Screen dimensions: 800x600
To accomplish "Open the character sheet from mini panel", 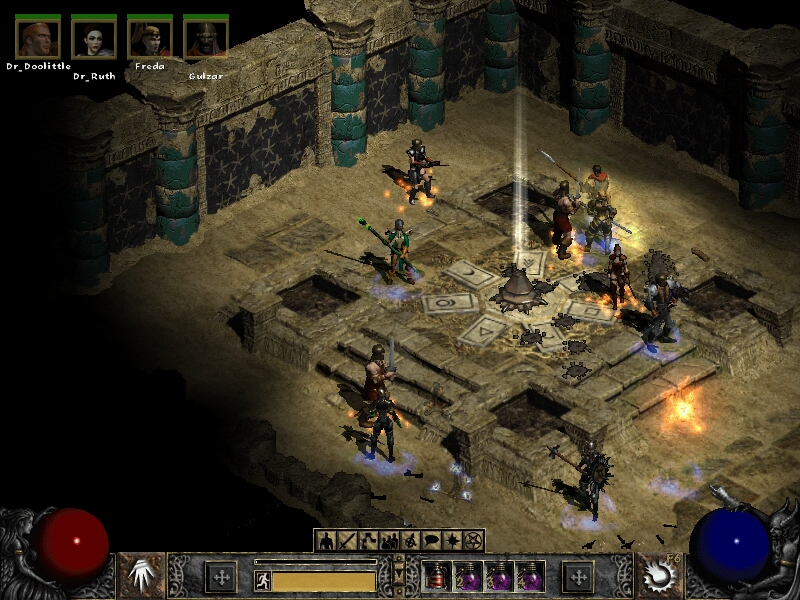I will click(x=325, y=541).
